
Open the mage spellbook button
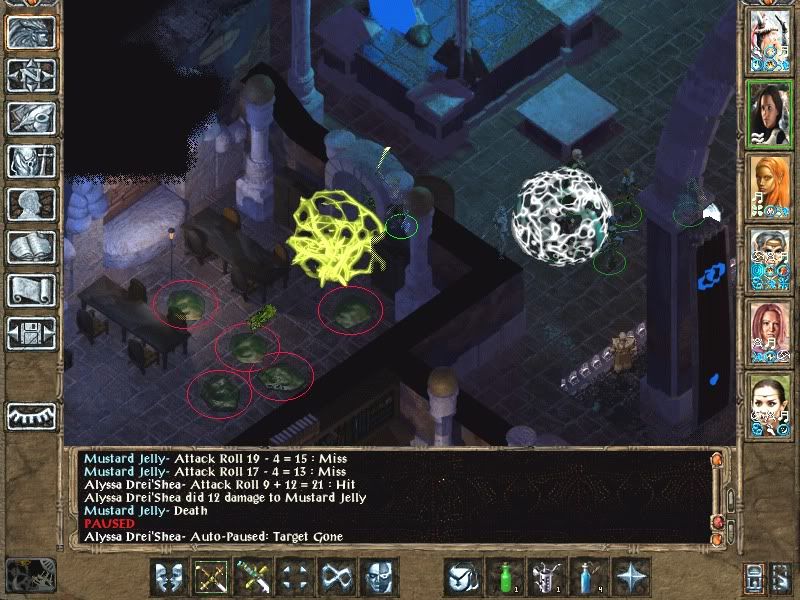tap(32, 247)
